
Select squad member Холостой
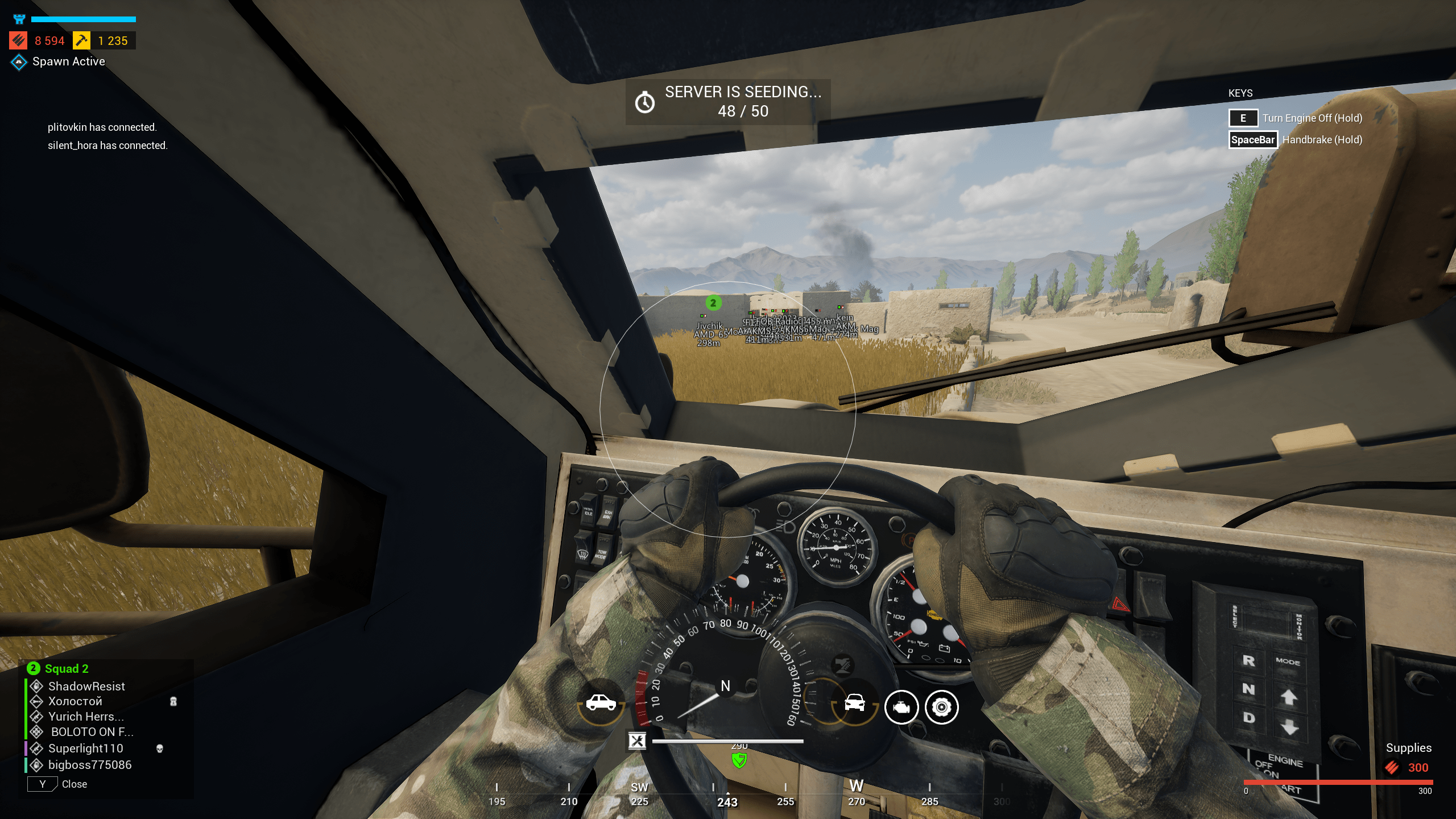pos(75,701)
